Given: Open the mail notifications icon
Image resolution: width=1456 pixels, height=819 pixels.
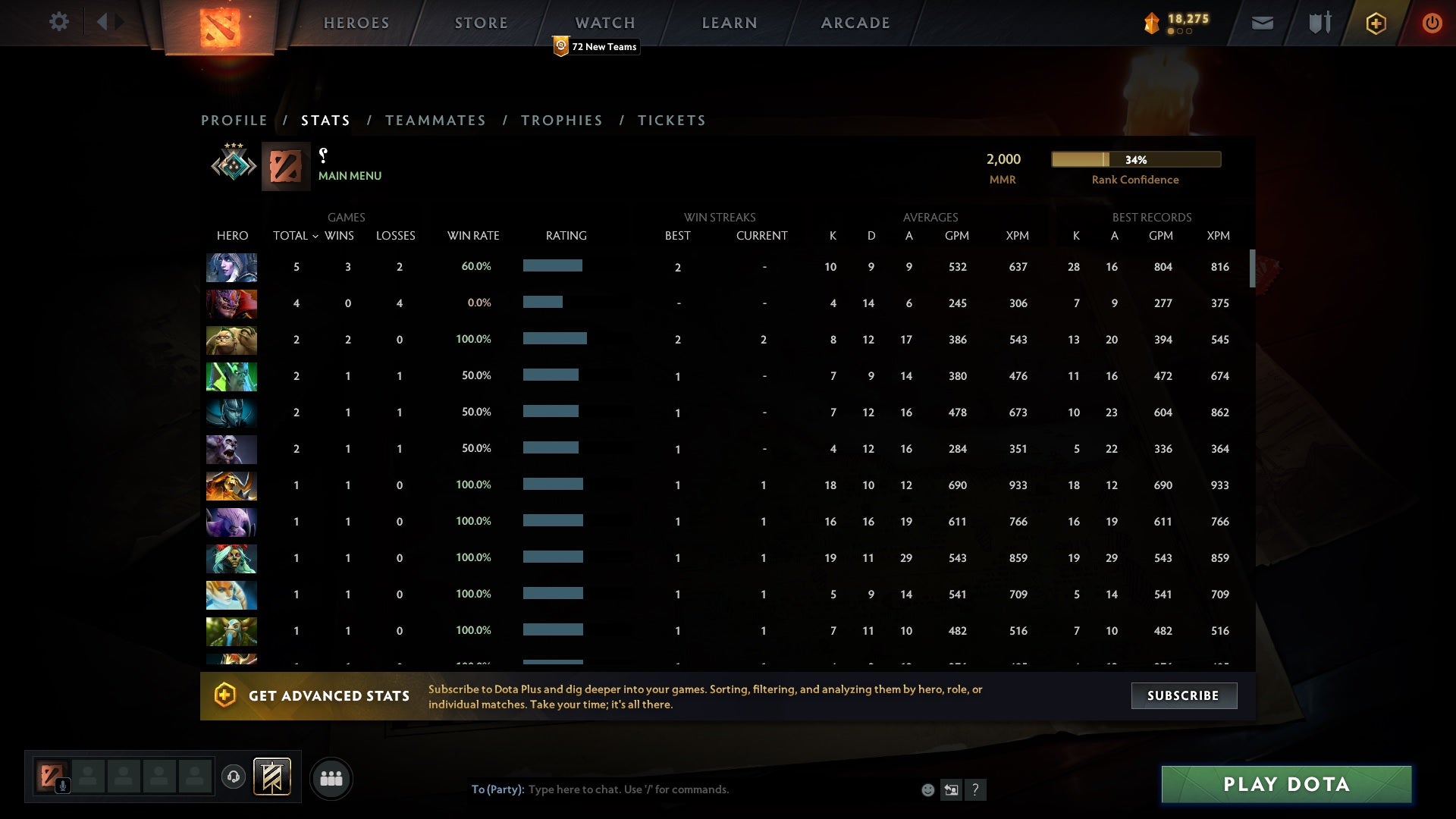Looking at the screenshot, I should (x=1263, y=23).
